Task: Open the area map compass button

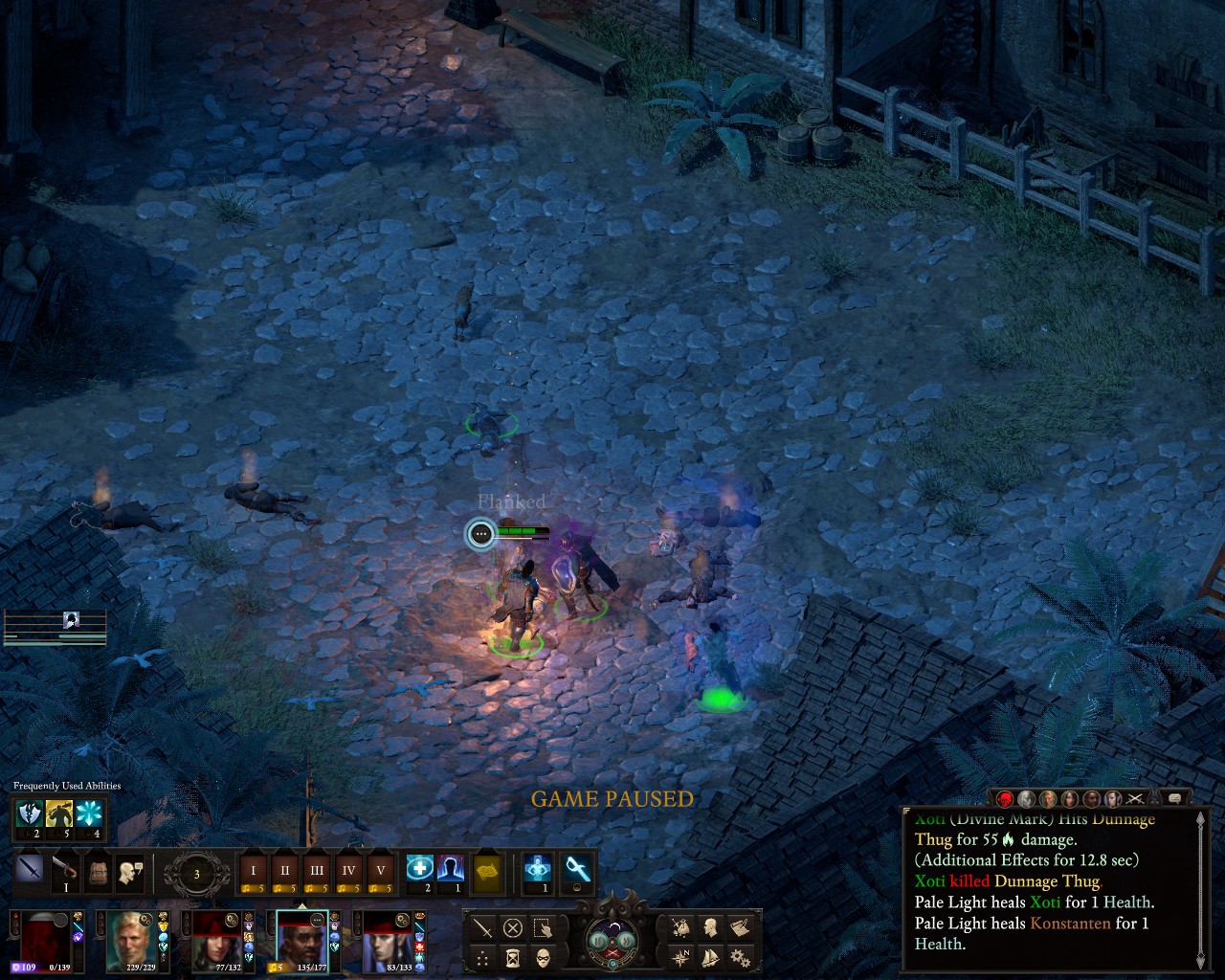Action: pos(680,957)
